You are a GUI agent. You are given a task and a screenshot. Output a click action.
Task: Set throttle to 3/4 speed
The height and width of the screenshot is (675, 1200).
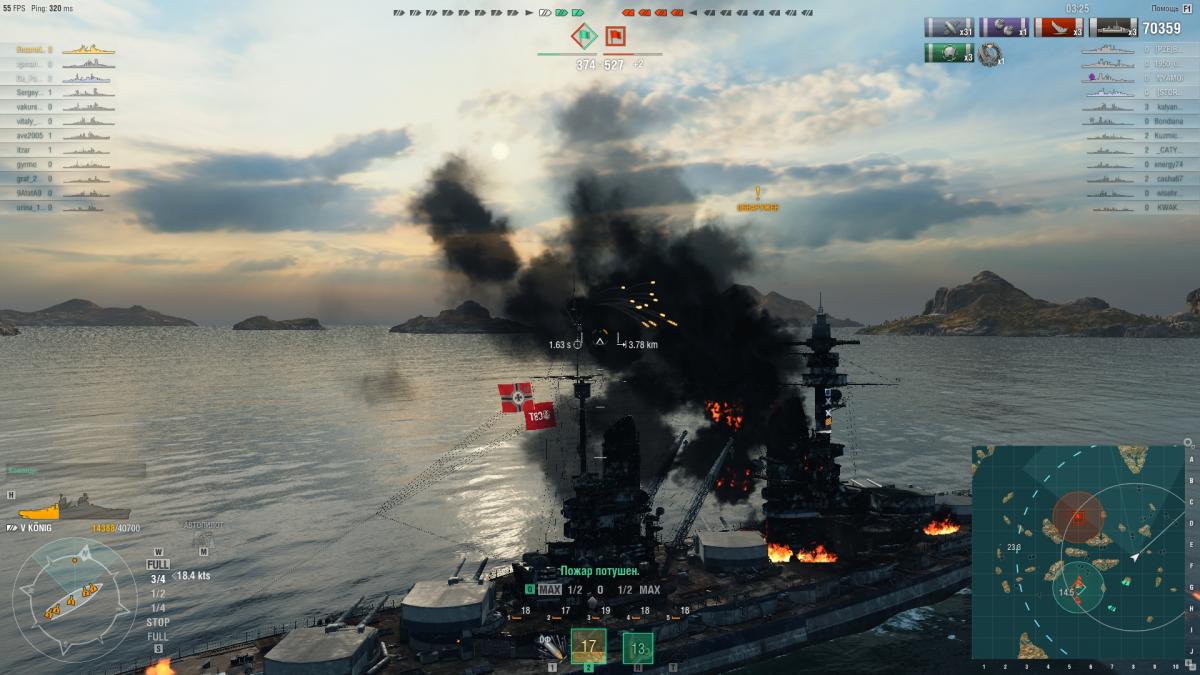158,579
